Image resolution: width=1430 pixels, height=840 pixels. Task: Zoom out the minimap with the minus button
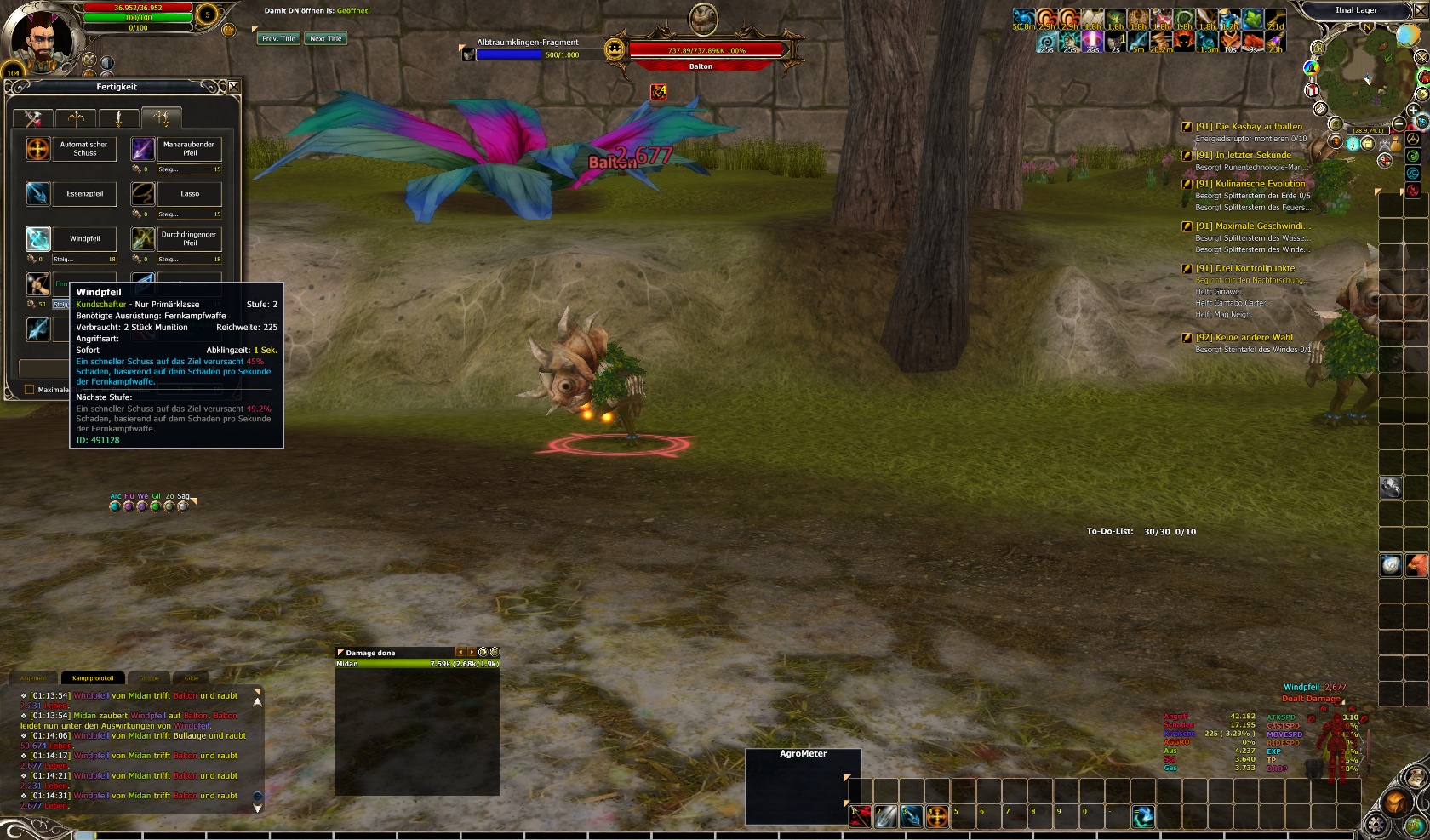point(1399,124)
